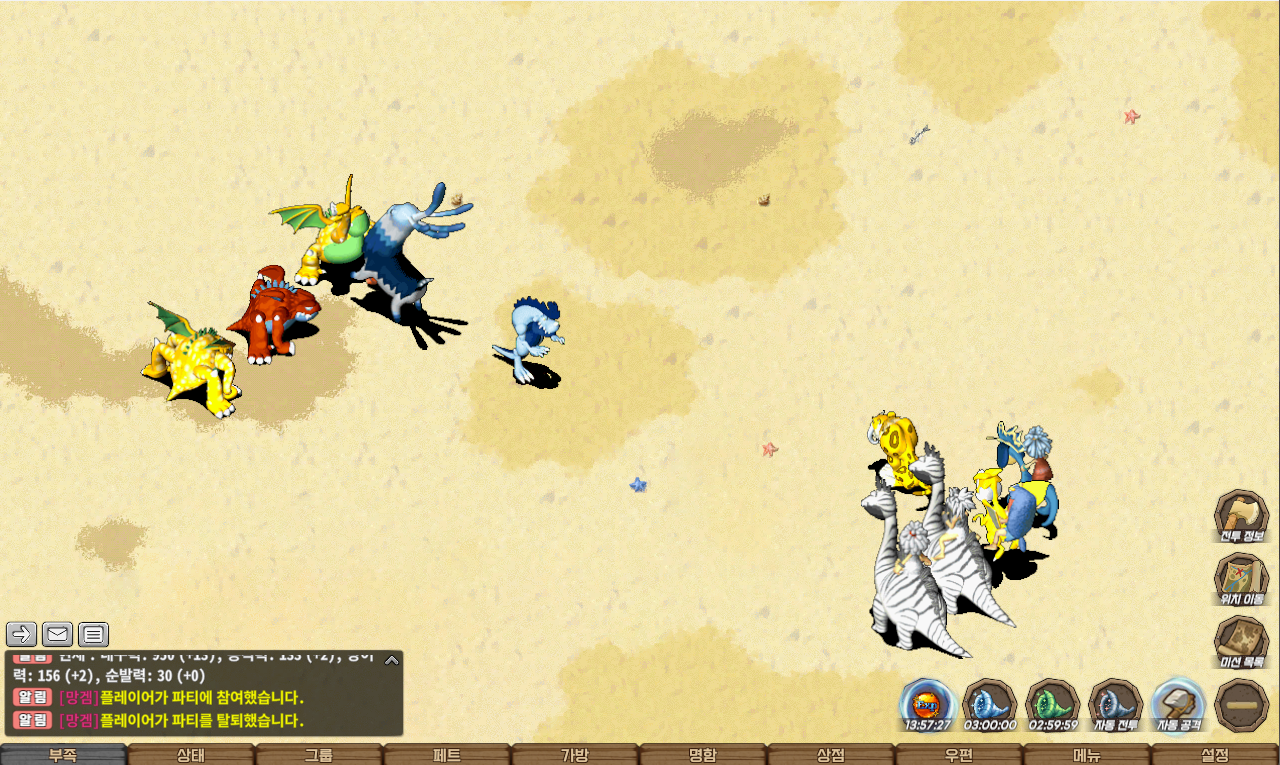Collapse the round icon bar with minus button
Viewport: 1280px width, 765px height.
1241,704
